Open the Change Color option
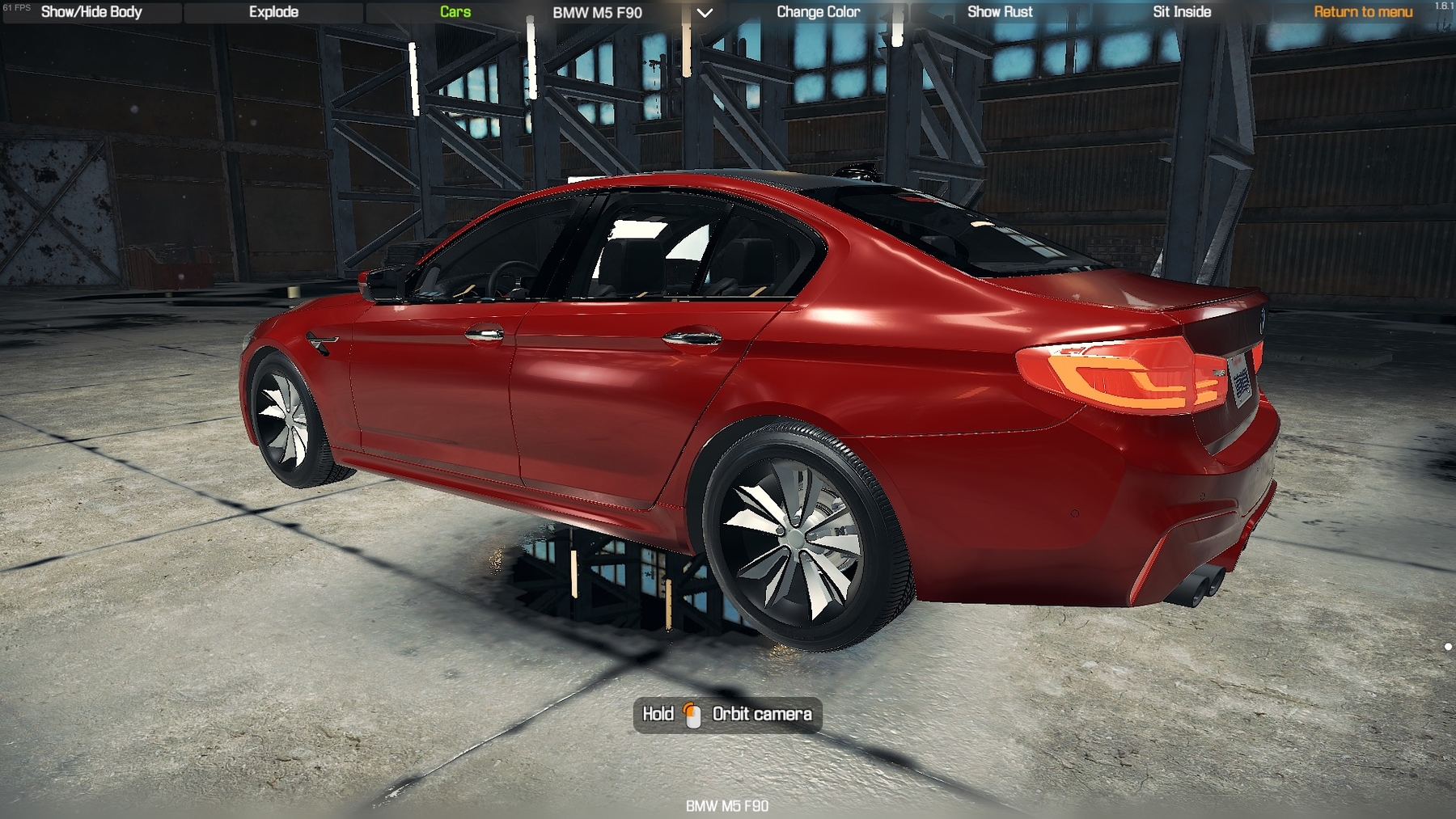 819,12
